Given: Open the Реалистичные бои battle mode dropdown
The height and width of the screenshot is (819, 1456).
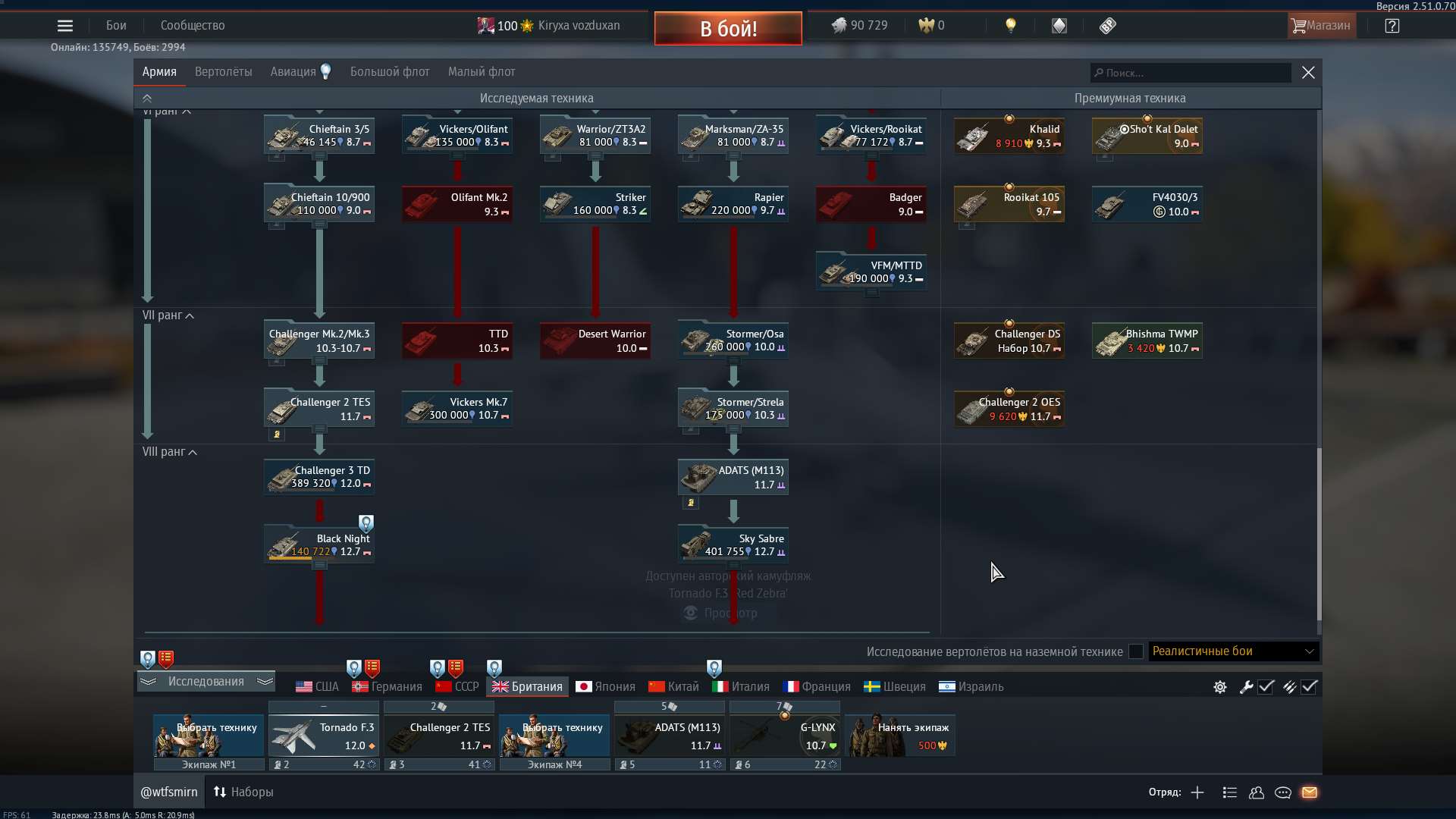Looking at the screenshot, I should point(1230,651).
